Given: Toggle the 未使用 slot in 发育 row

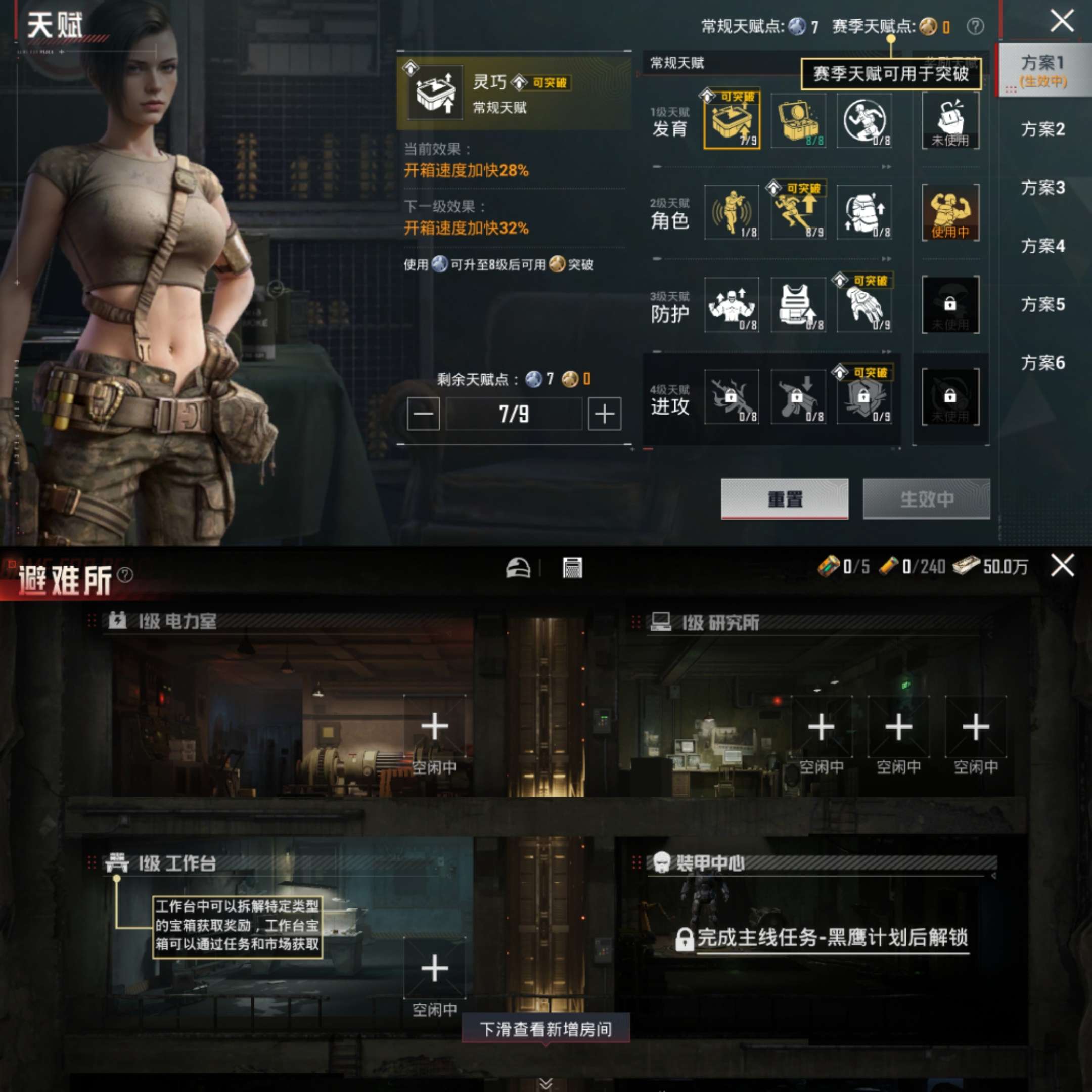Looking at the screenshot, I should click(950, 120).
